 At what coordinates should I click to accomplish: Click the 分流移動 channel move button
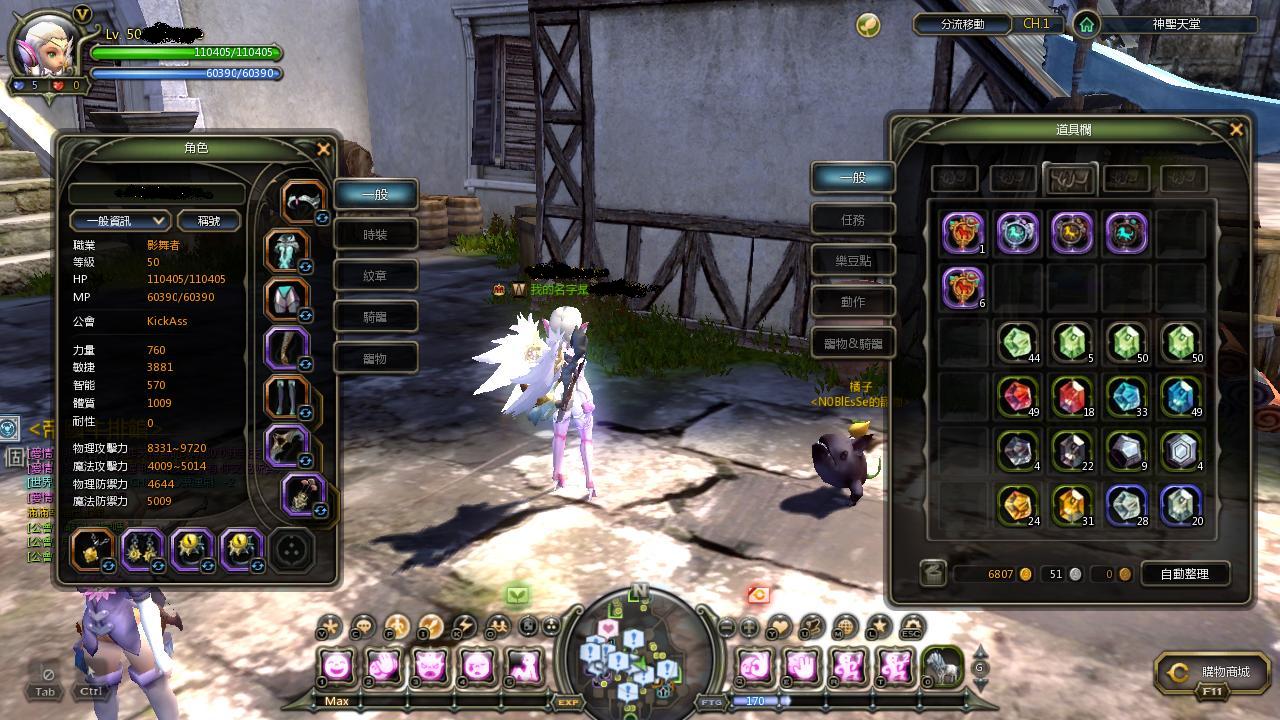point(963,24)
